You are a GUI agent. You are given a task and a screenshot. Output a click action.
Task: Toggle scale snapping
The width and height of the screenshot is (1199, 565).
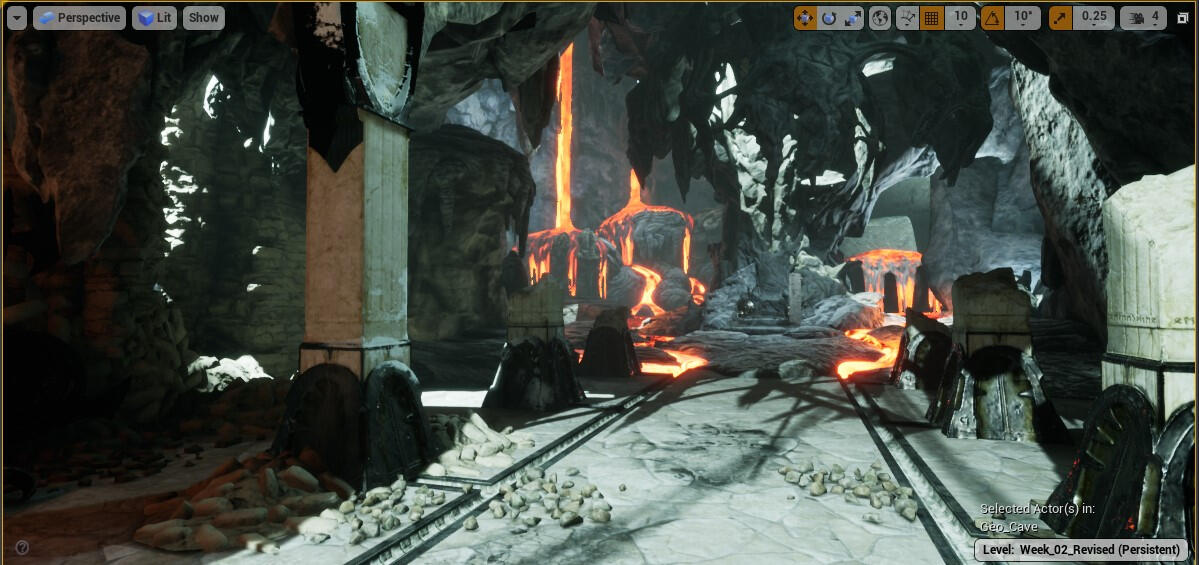click(1060, 17)
